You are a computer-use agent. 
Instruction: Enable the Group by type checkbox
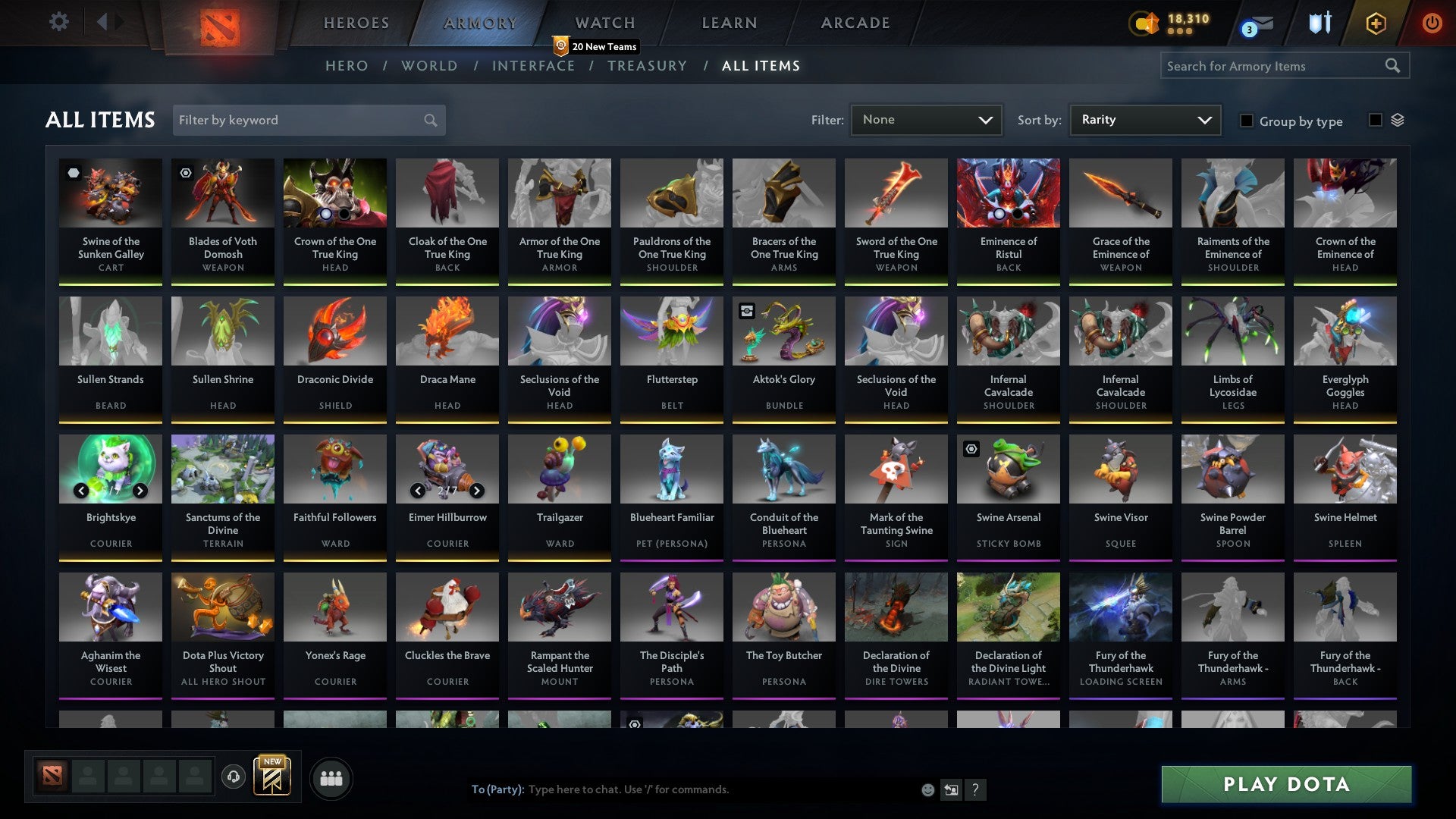click(x=1247, y=121)
